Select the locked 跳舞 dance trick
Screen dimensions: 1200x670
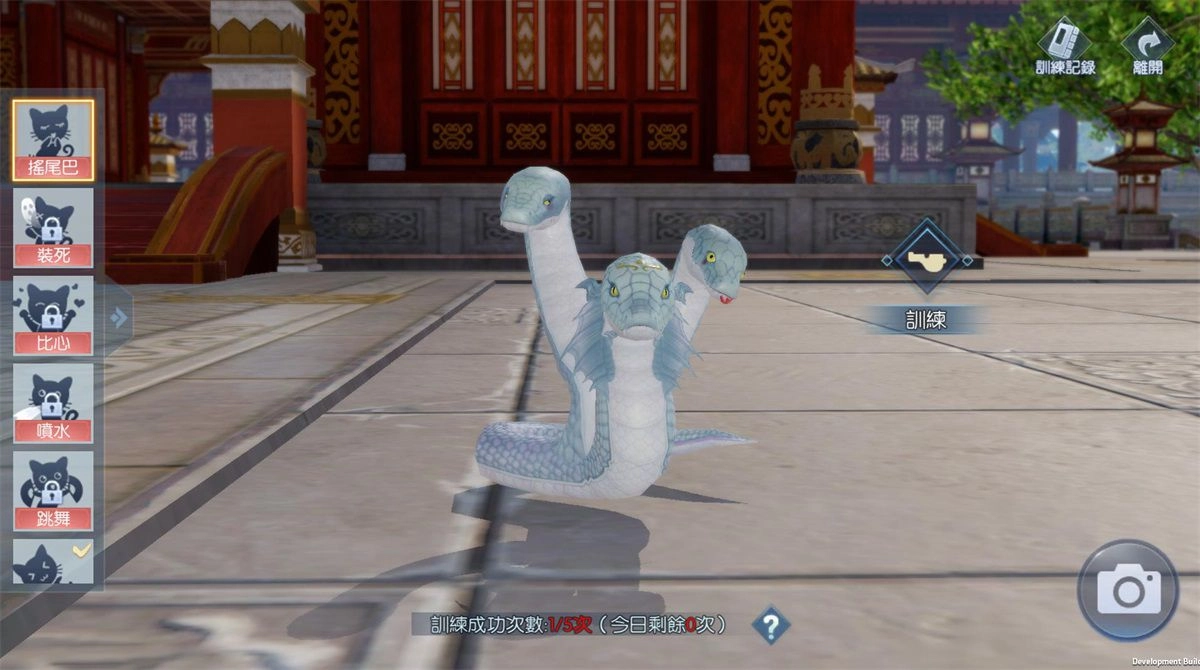tap(53, 491)
